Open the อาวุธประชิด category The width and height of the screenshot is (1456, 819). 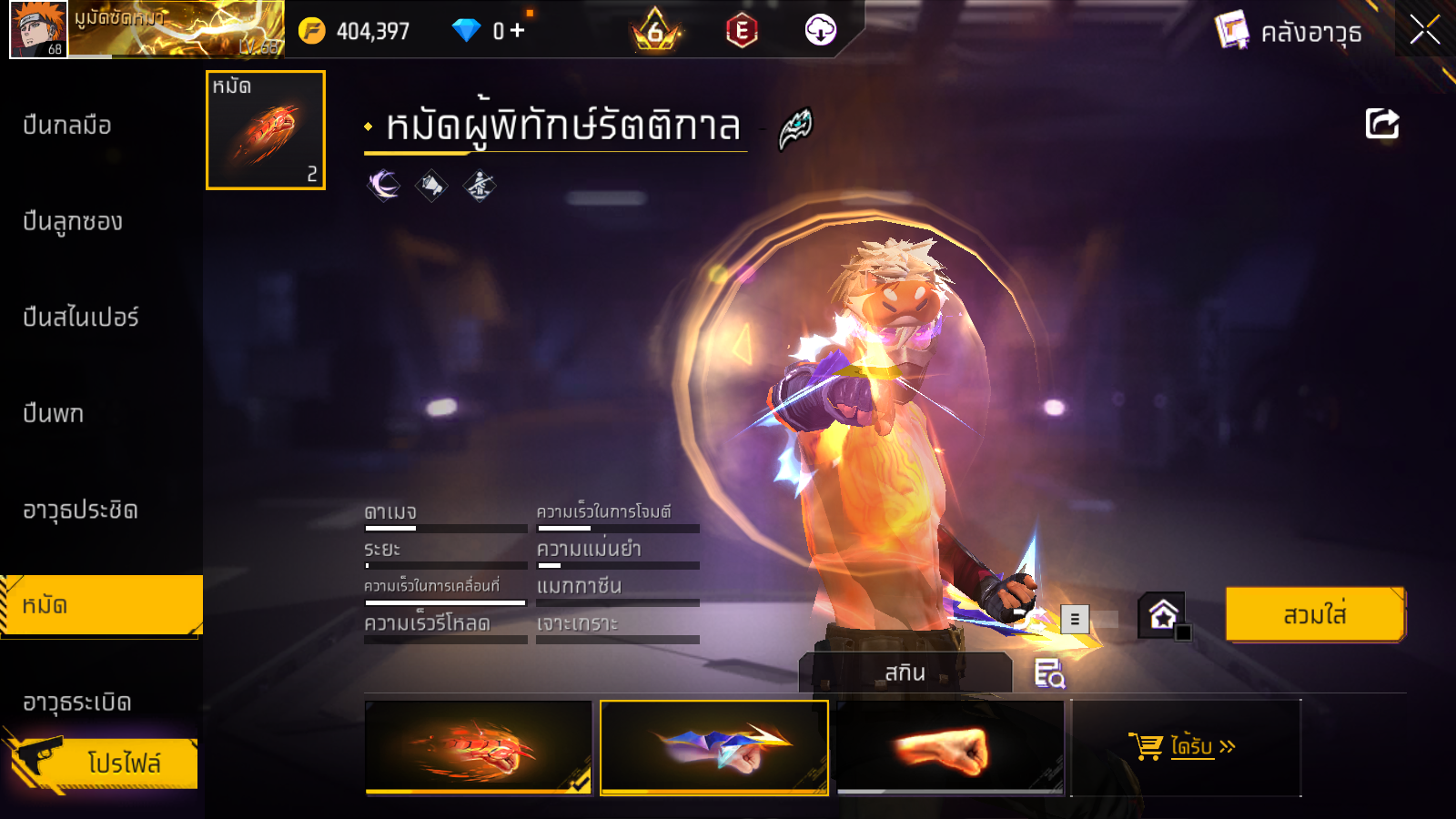[x=80, y=511]
